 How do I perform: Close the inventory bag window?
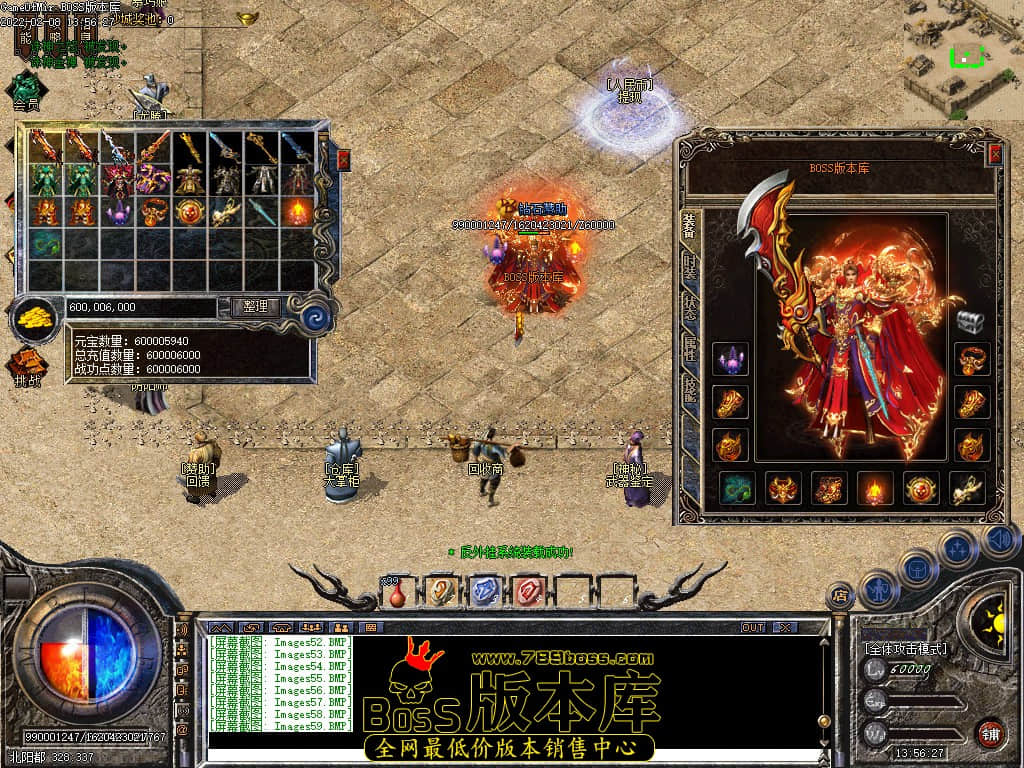(344, 159)
